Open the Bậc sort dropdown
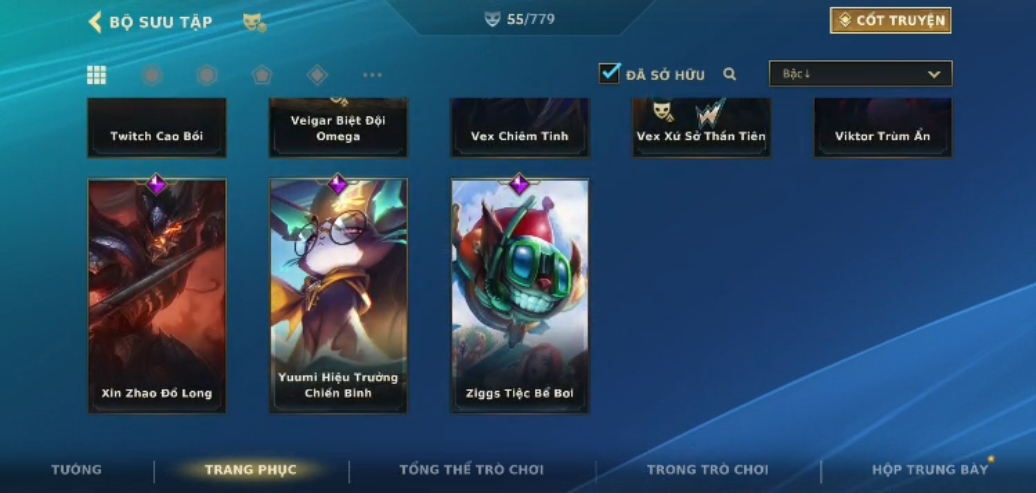 pos(860,74)
